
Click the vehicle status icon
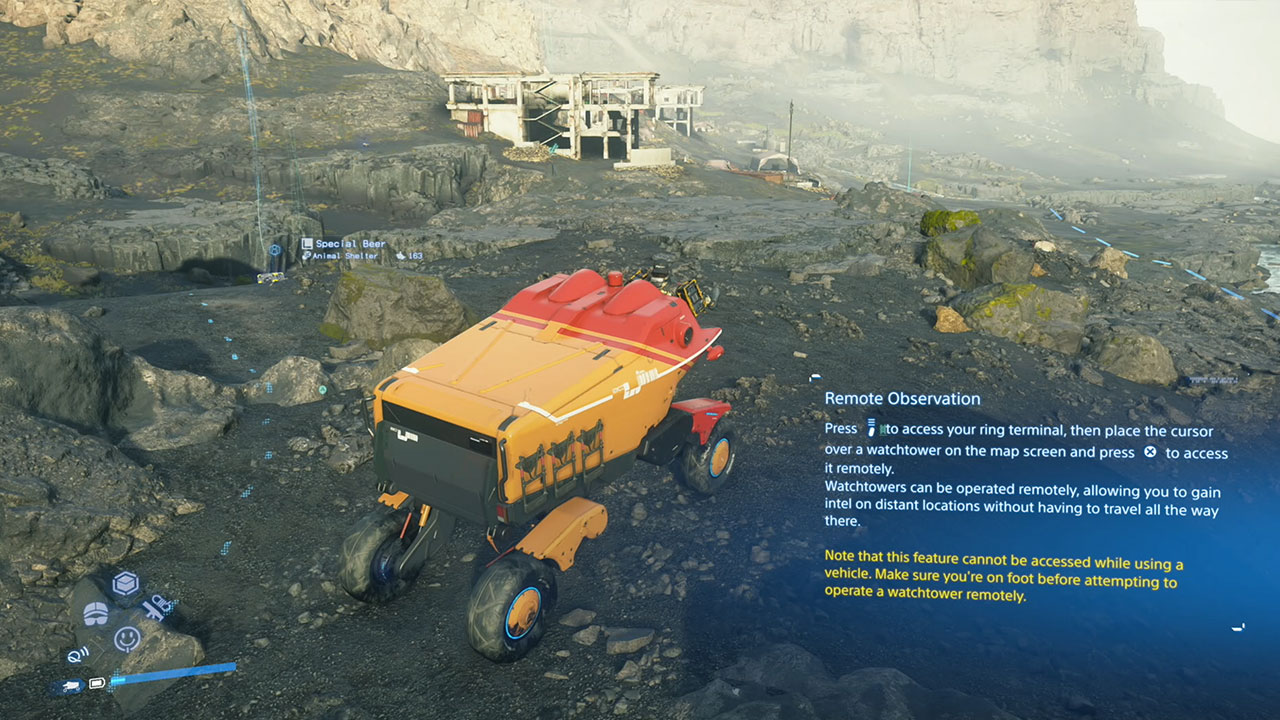point(70,686)
